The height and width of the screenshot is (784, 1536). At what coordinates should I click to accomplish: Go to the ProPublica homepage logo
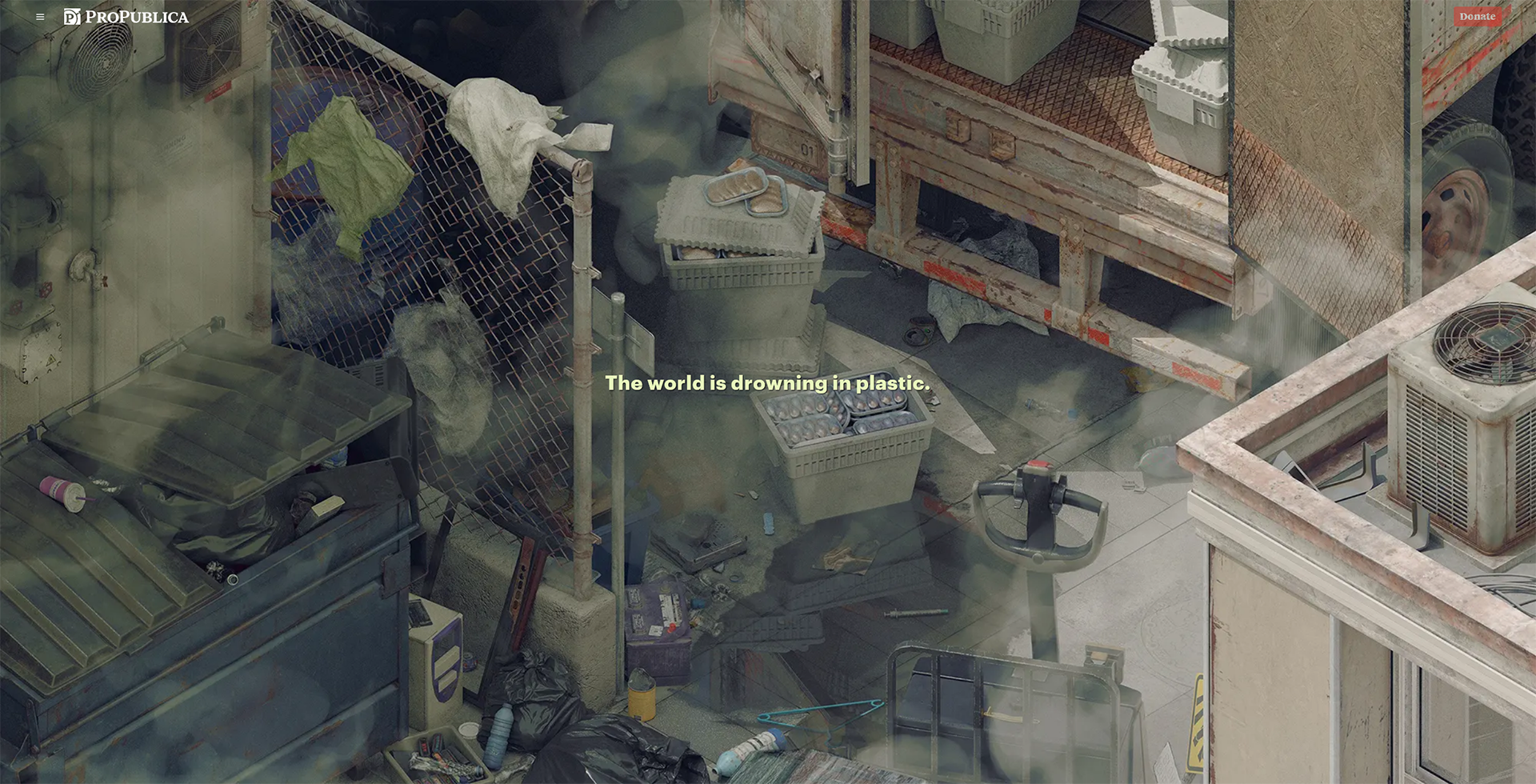coord(126,17)
